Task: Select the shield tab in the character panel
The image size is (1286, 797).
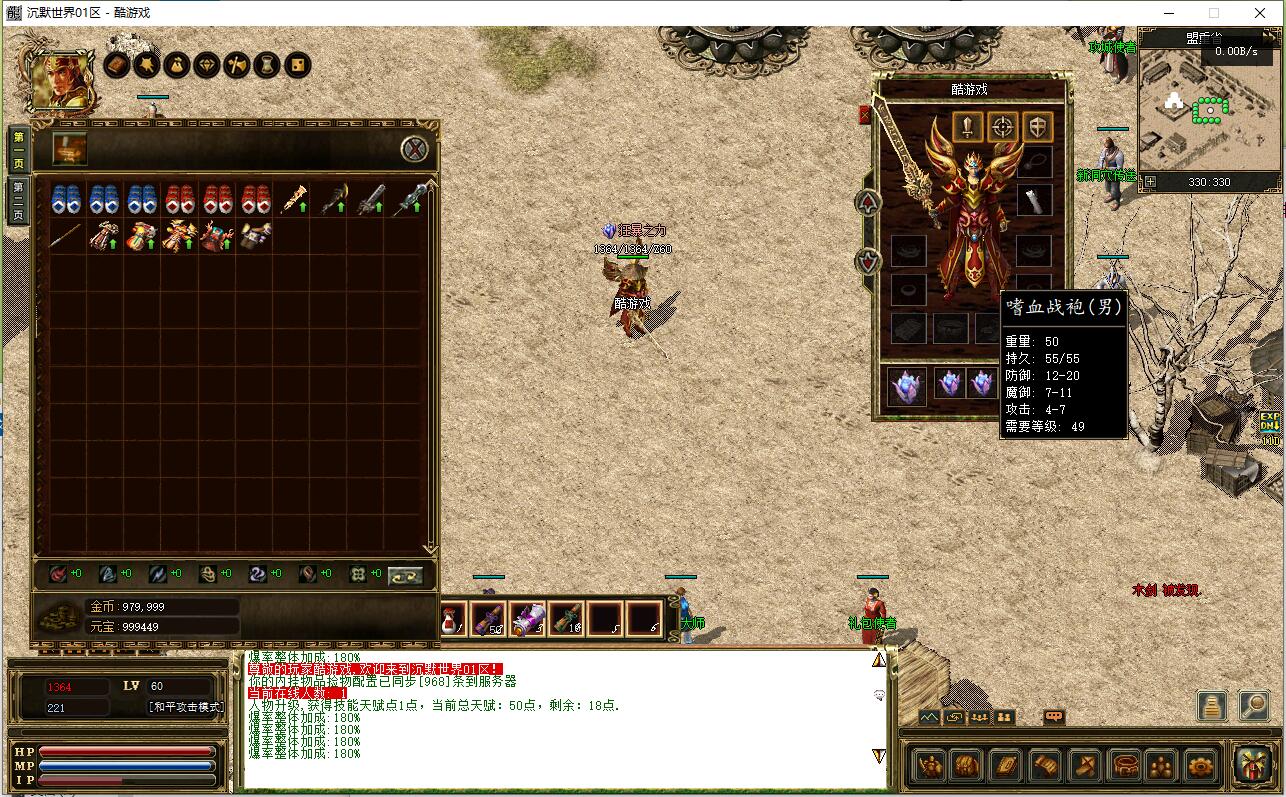Action: (1039, 127)
